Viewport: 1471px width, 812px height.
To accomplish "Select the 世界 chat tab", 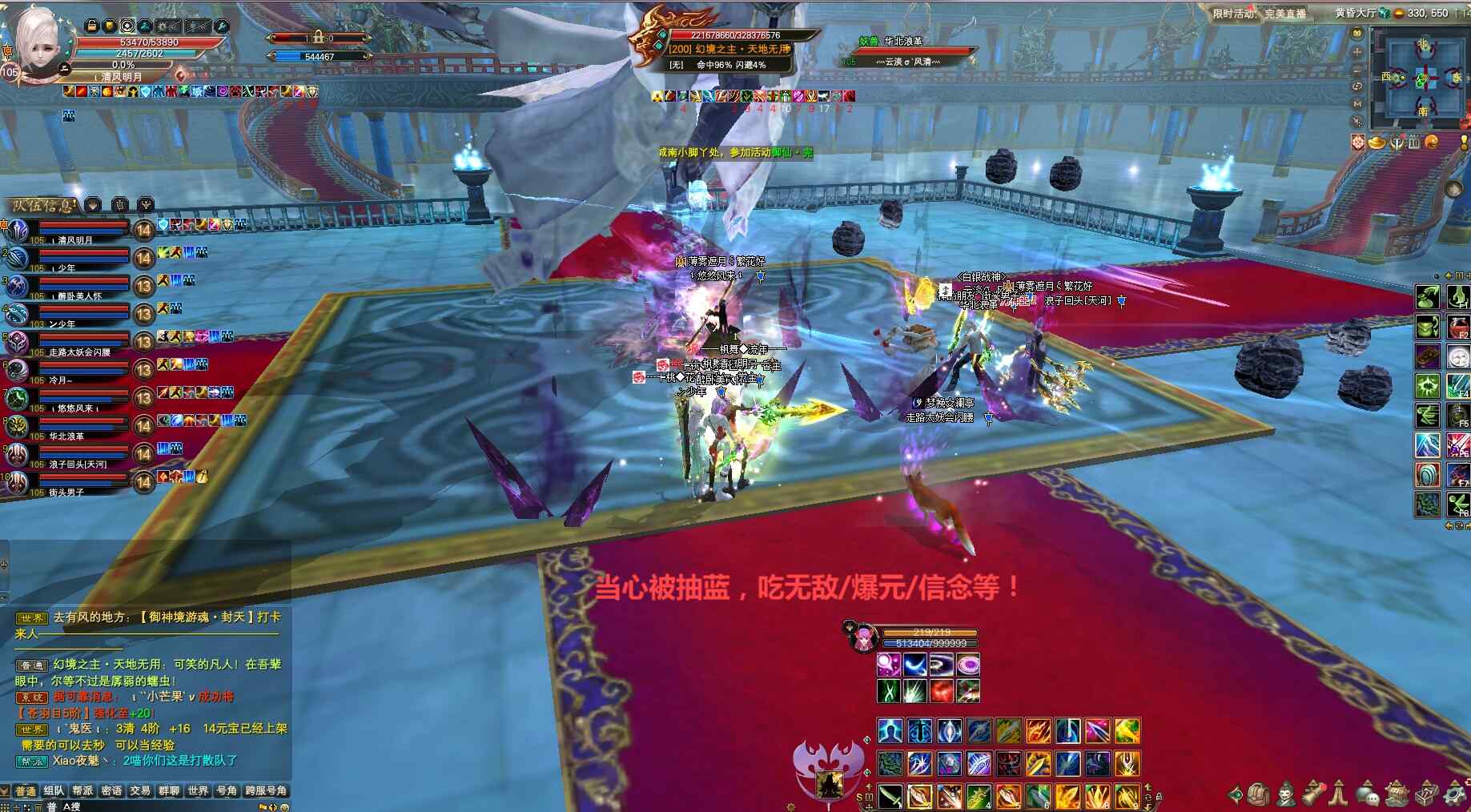I will (198, 790).
